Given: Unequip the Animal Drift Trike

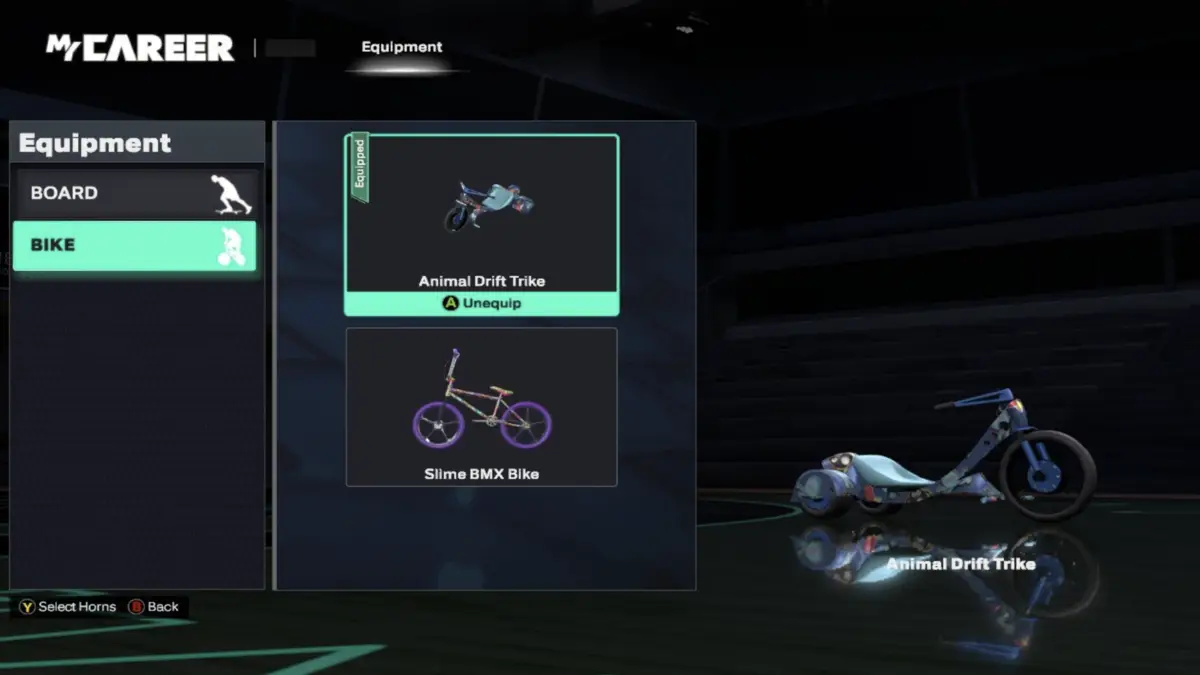Looking at the screenshot, I should tap(482, 303).
